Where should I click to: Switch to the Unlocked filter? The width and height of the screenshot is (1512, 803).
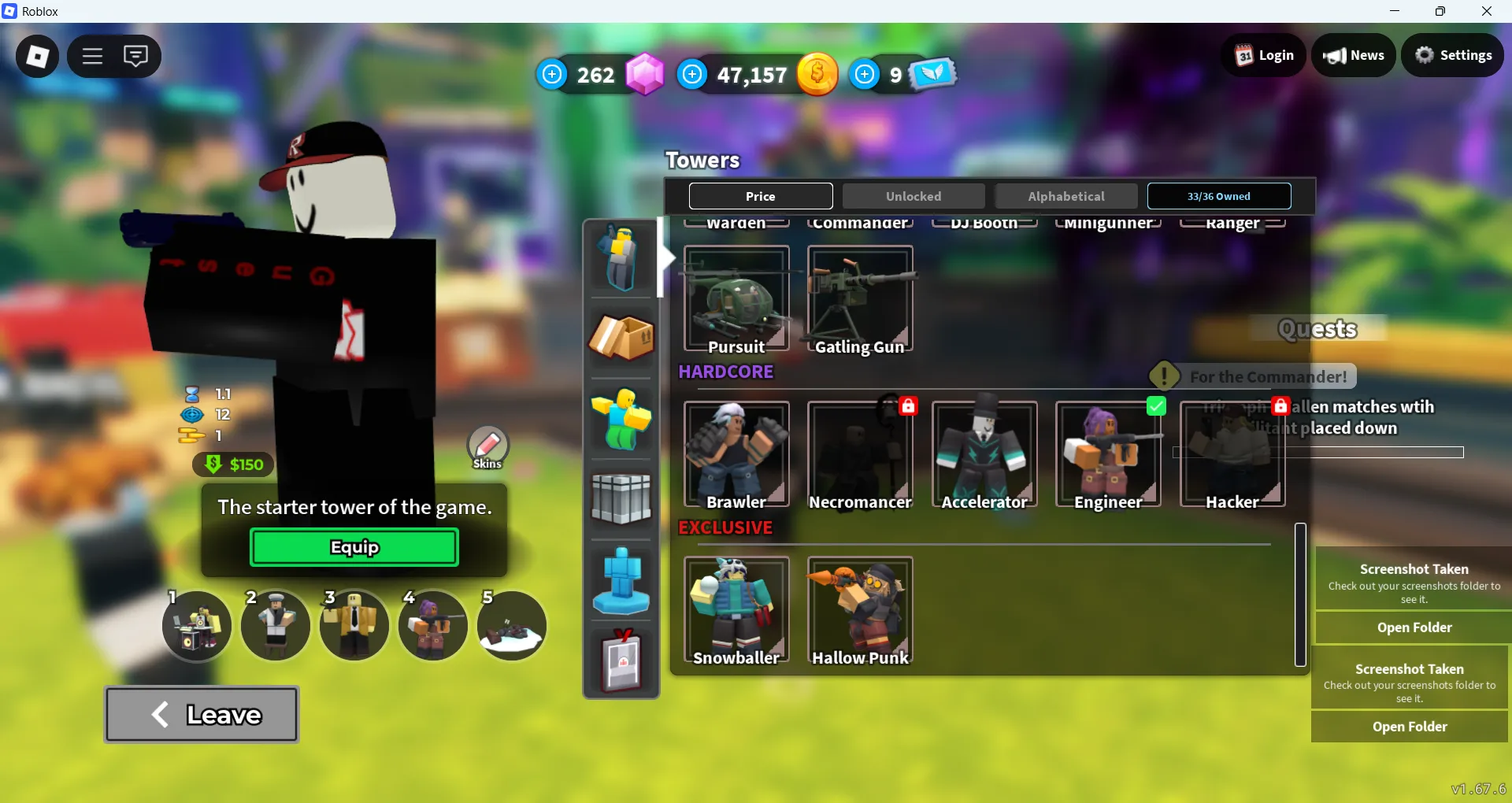pyautogui.click(x=913, y=196)
